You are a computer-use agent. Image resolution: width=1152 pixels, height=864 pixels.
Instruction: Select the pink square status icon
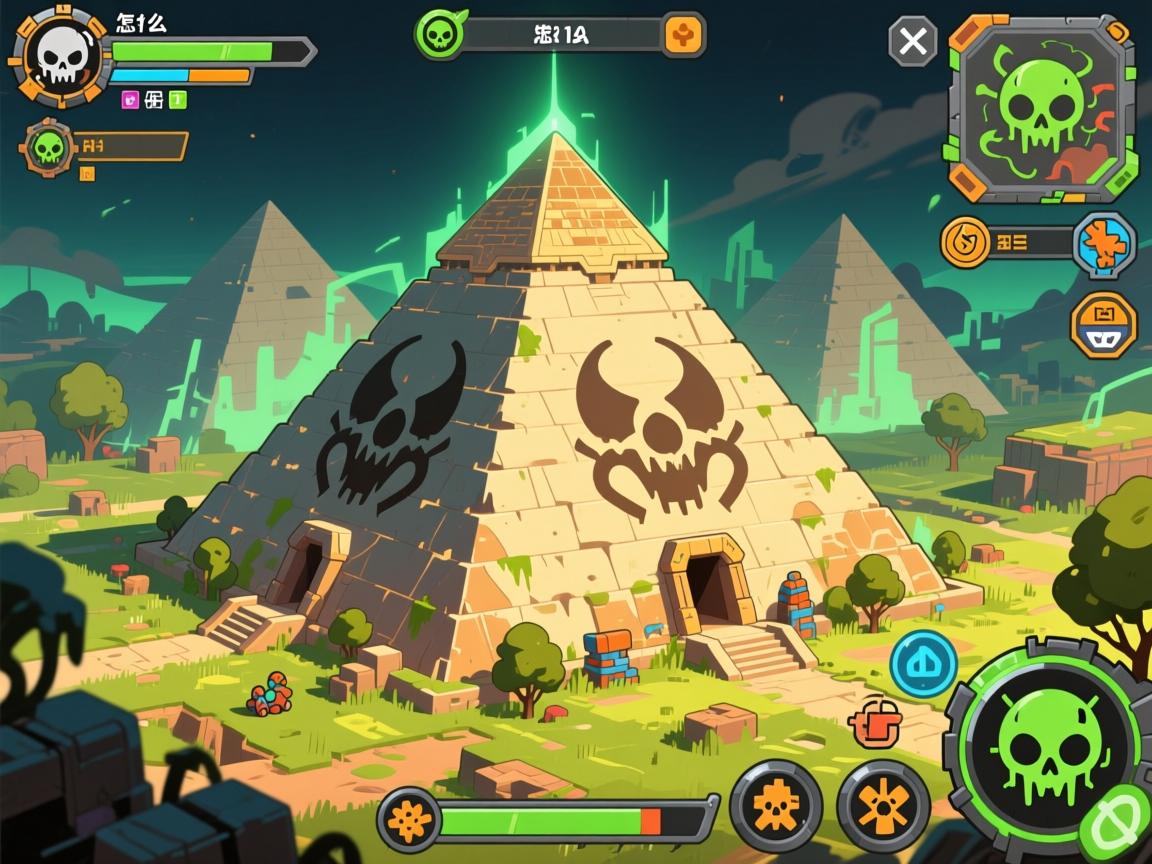(x=130, y=99)
